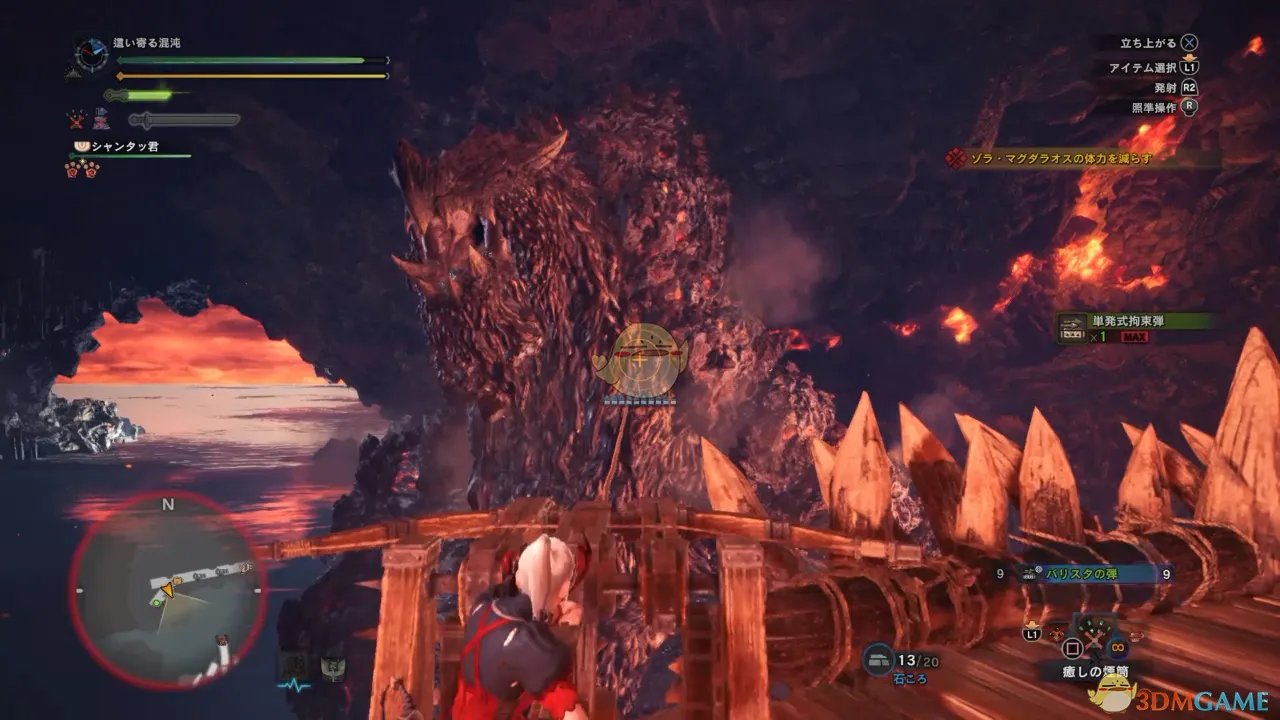The height and width of the screenshot is (720, 1280).
Task: Select the green dot marker on minimap
Action: (156, 602)
